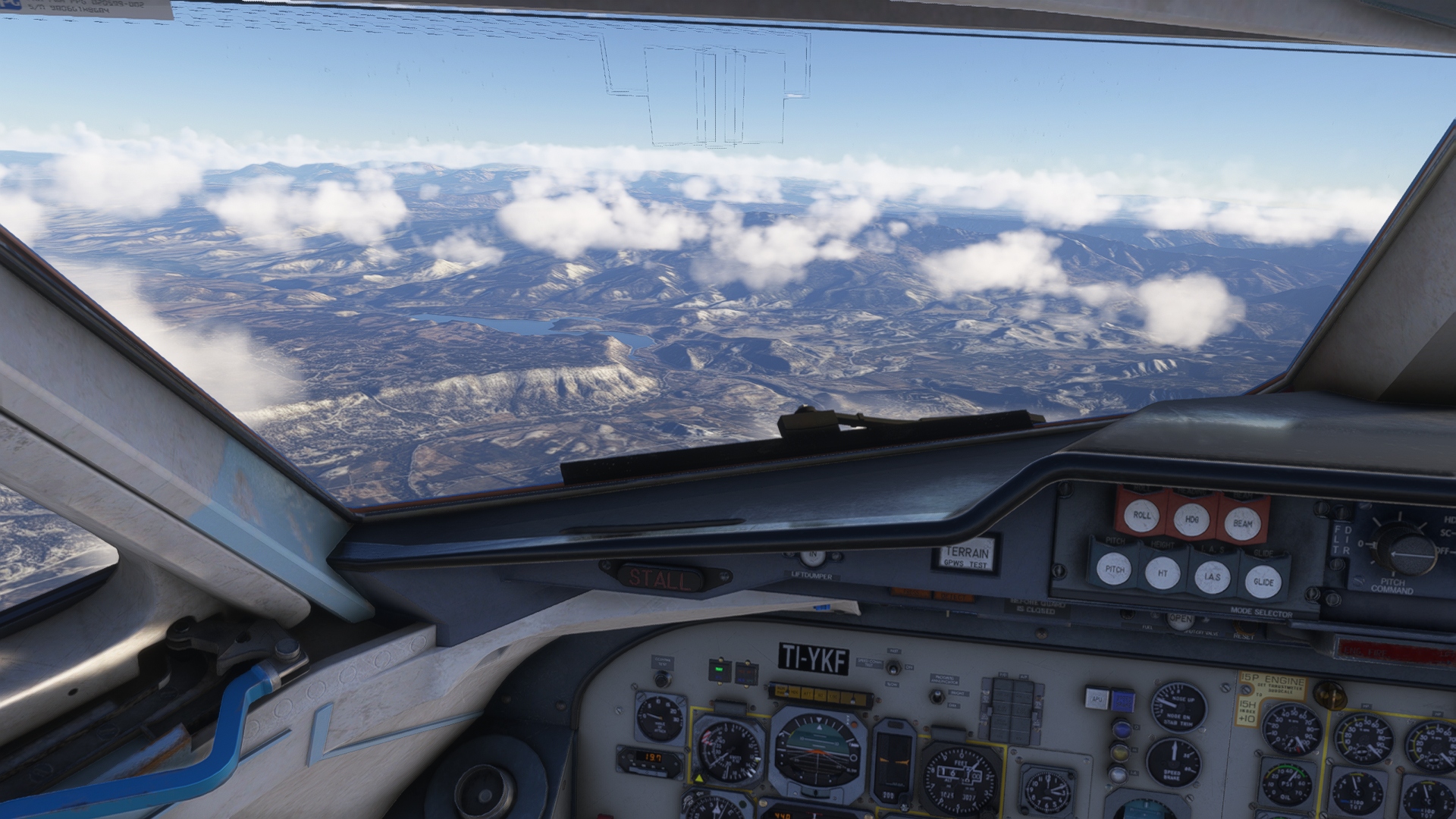This screenshot has height=819, width=1456.
Task: Turn on the HT height hold button
Action: coord(1163,573)
